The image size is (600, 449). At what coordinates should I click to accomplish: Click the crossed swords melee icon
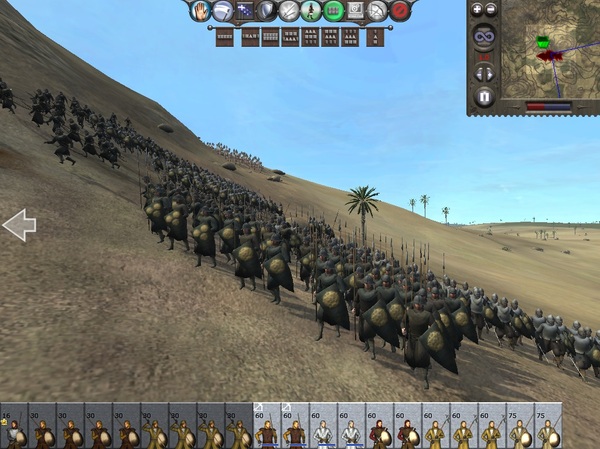(289, 11)
